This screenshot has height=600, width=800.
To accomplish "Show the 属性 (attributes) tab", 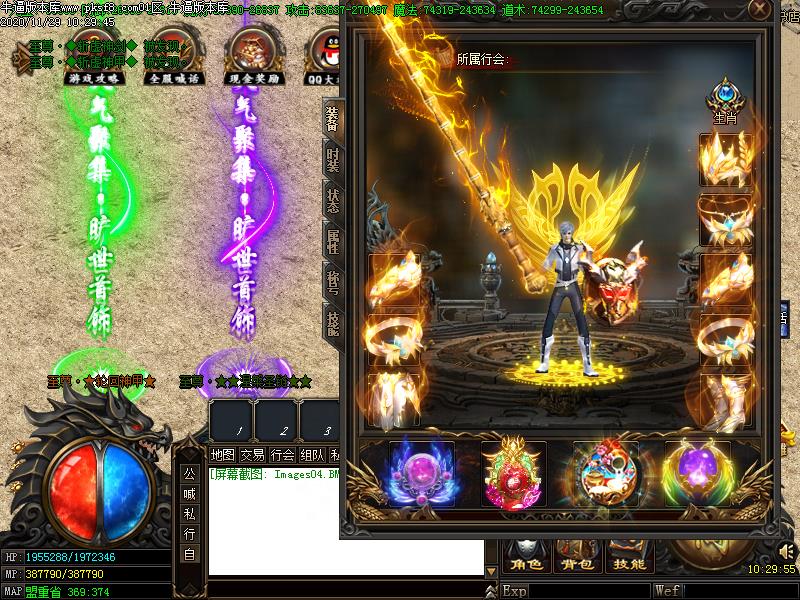I will click(x=333, y=240).
